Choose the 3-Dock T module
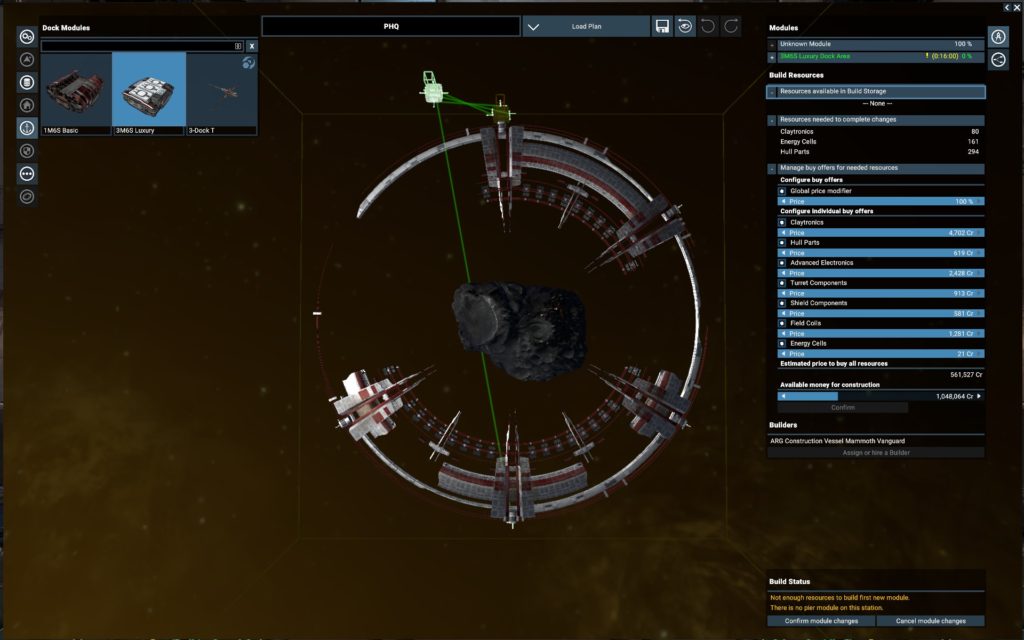The image size is (1024, 640). coord(221,94)
